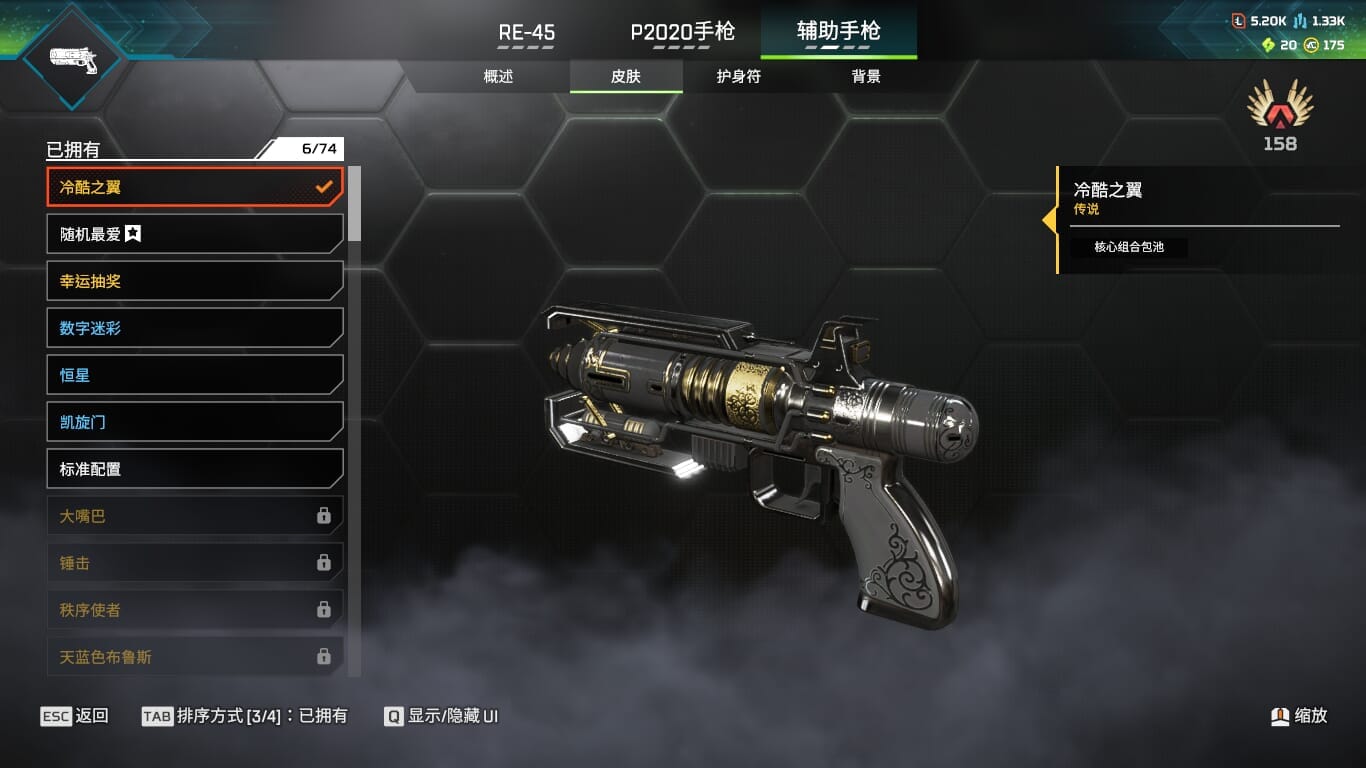Open the P2020手枪 weapon tab
The width and height of the screenshot is (1366, 768).
click(682, 32)
